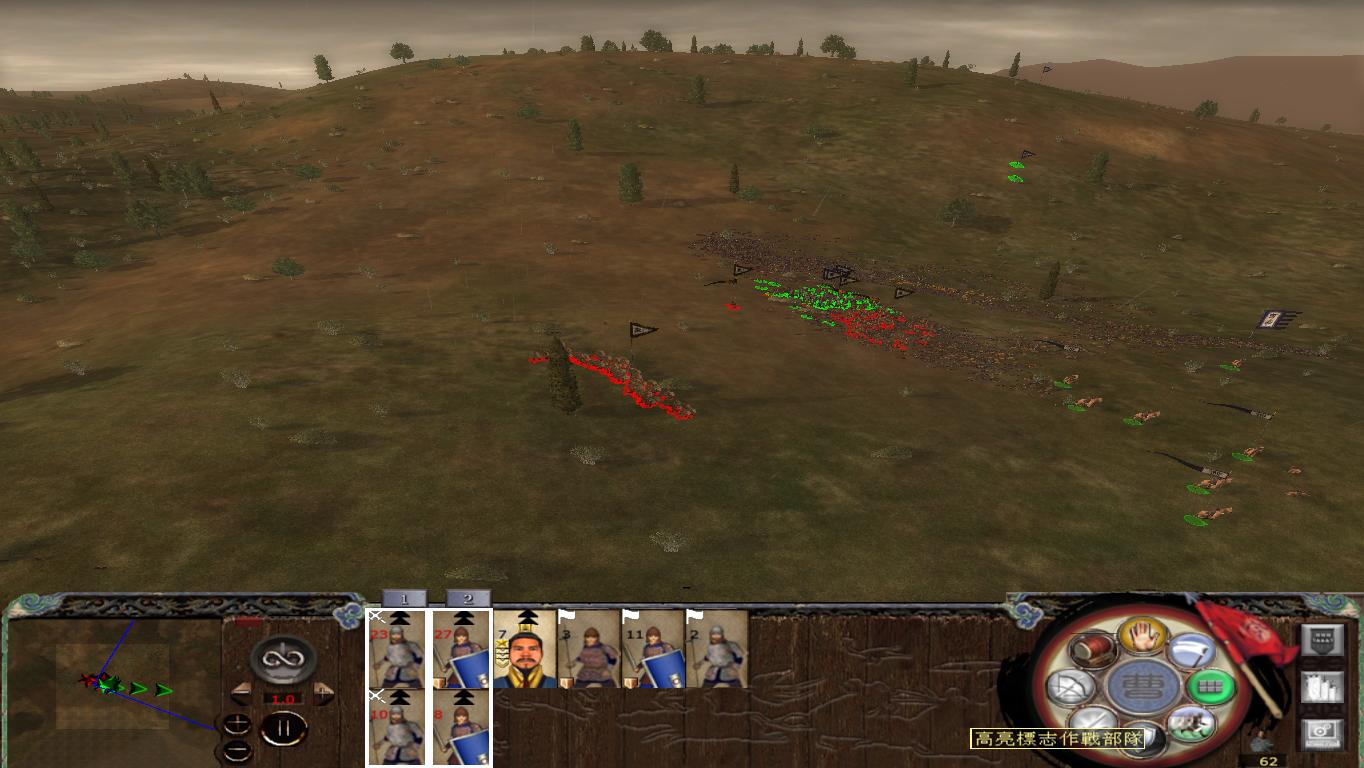Screen dimensions: 1364x768
Task: Open group formations with the green grid icon
Action: (x=1212, y=686)
